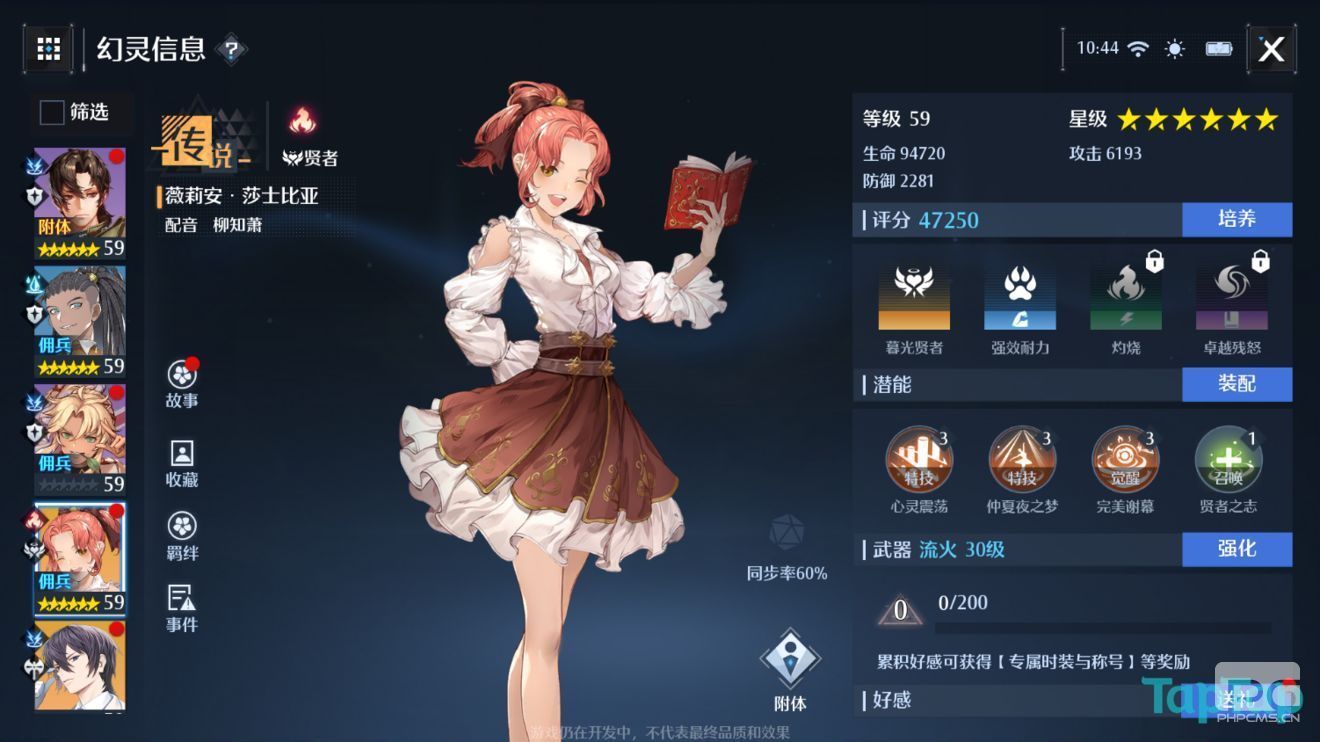This screenshot has width=1320, height=742.
Task: Open the grid menu beside 幻灵信息
Action: [x=48, y=49]
